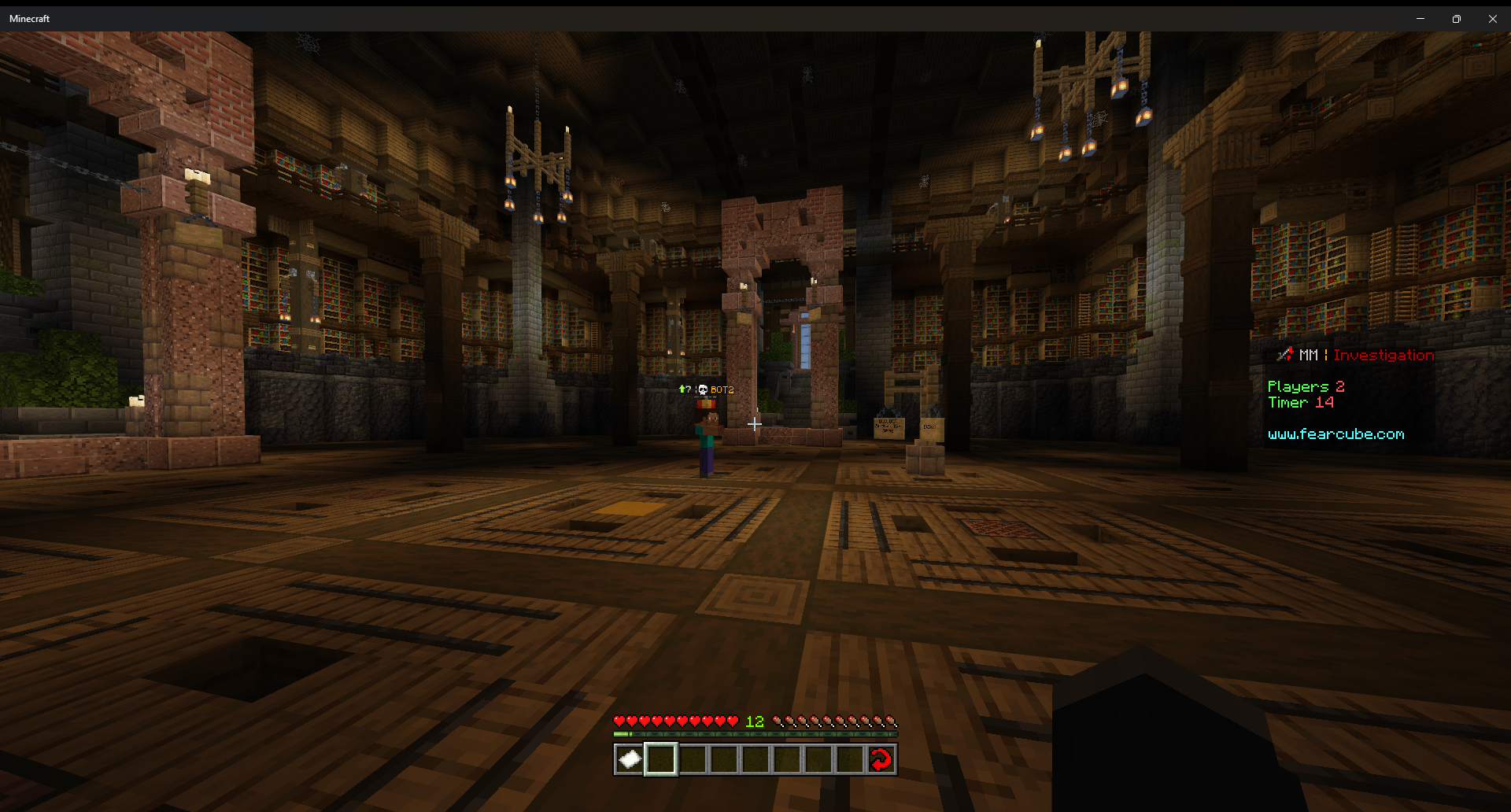Viewport: 1511px width, 812px height.
Task: Click the Players 2 scoreboard entry
Action: (x=1306, y=386)
